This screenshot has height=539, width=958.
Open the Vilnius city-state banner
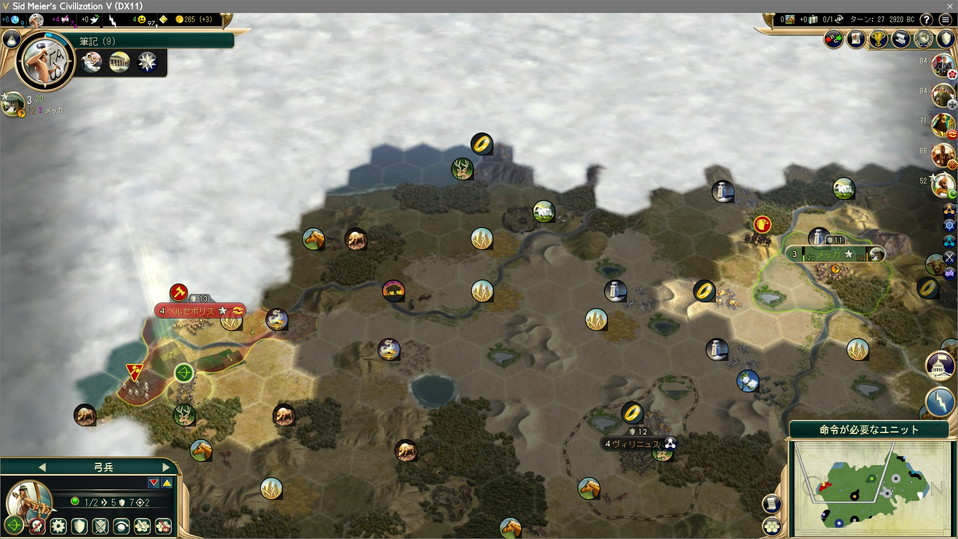(638, 443)
